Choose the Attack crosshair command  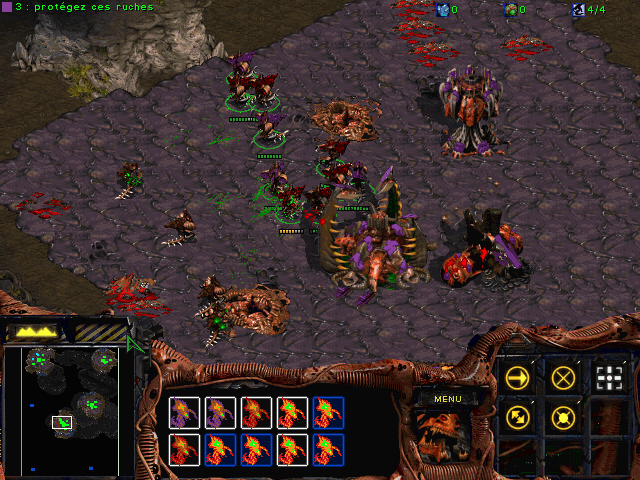[608, 377]
